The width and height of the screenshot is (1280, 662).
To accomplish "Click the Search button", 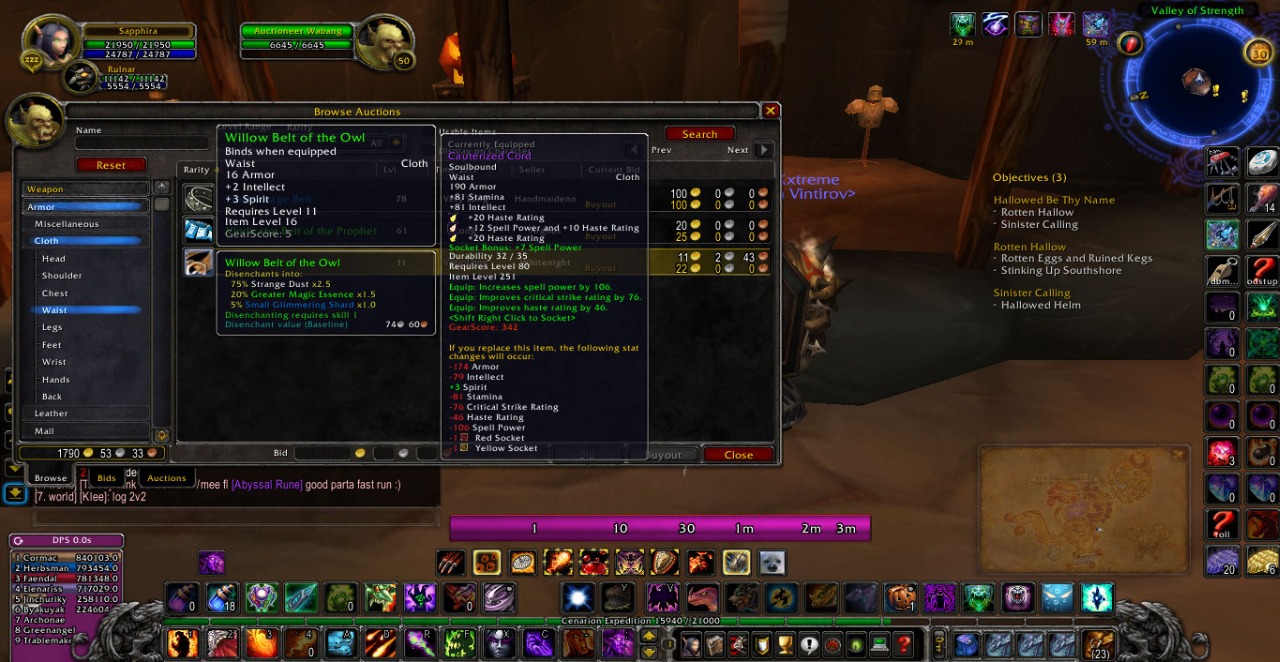I will point(699,134).
